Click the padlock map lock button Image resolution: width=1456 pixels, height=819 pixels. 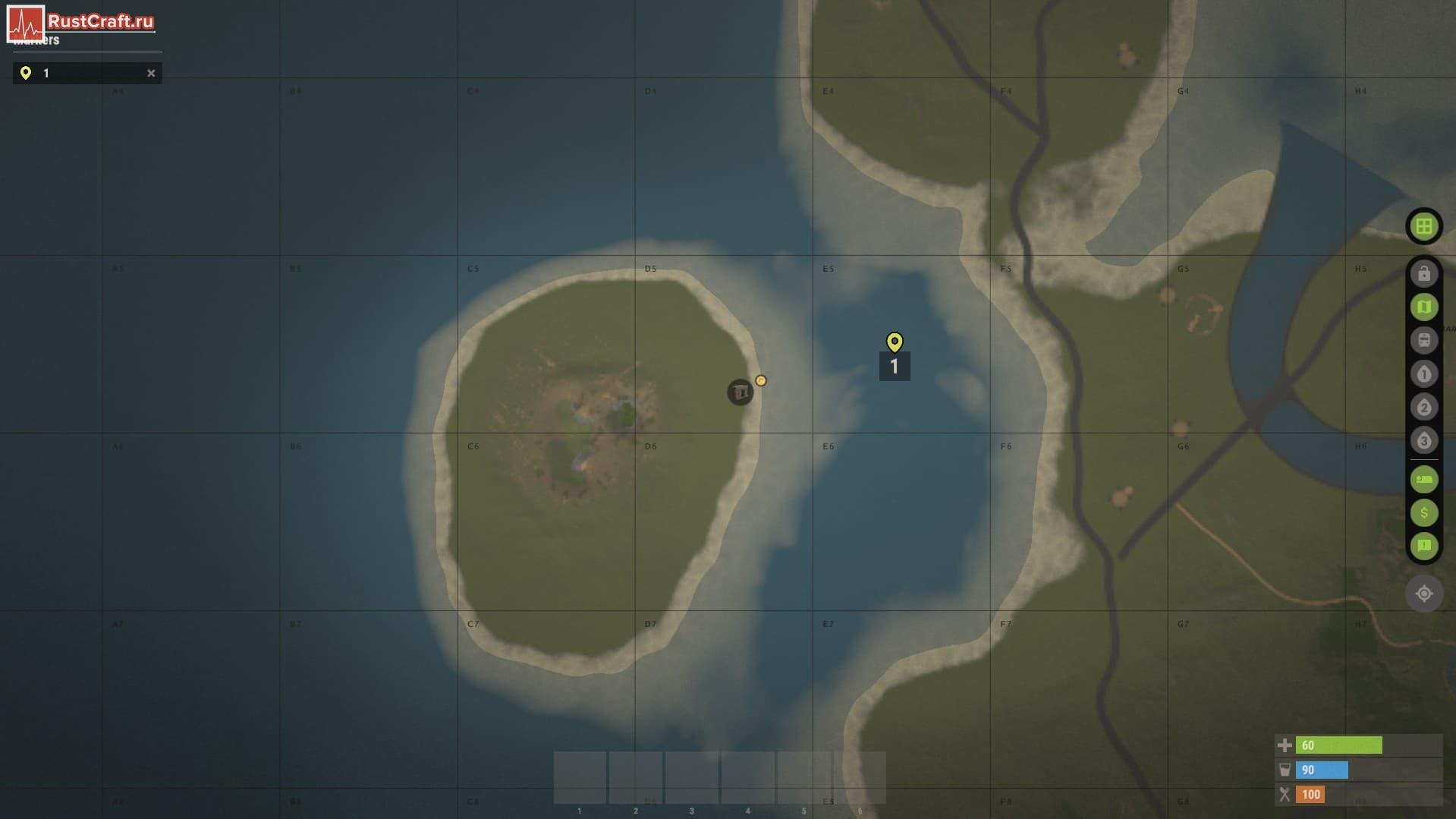coord(1423,273)
